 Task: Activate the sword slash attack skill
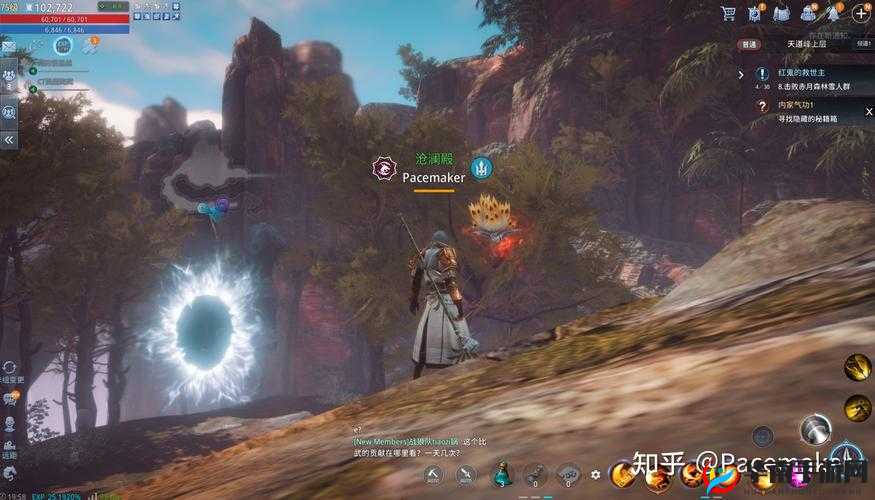(815, 431)
